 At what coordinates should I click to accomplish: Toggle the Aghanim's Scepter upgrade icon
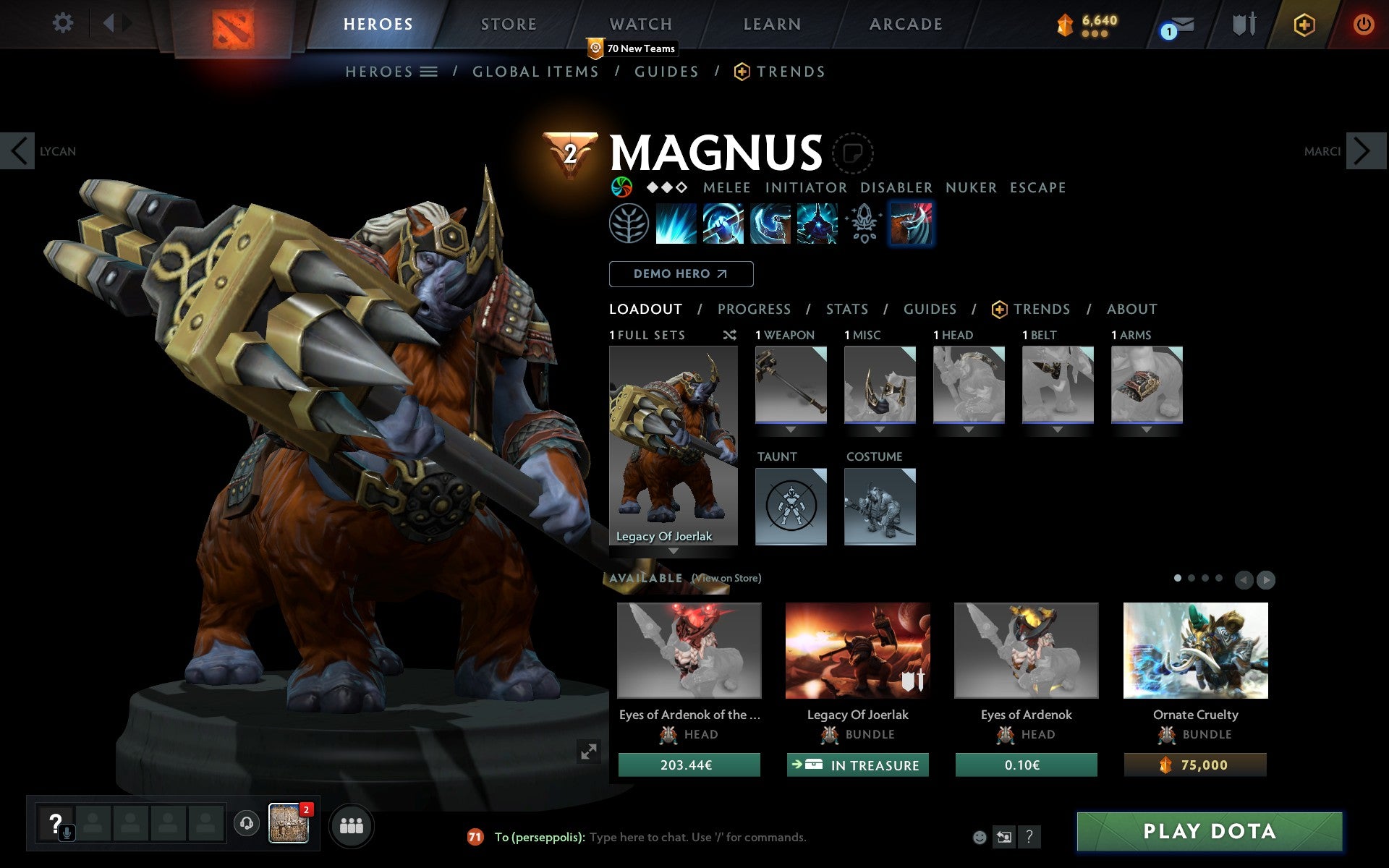862,224
